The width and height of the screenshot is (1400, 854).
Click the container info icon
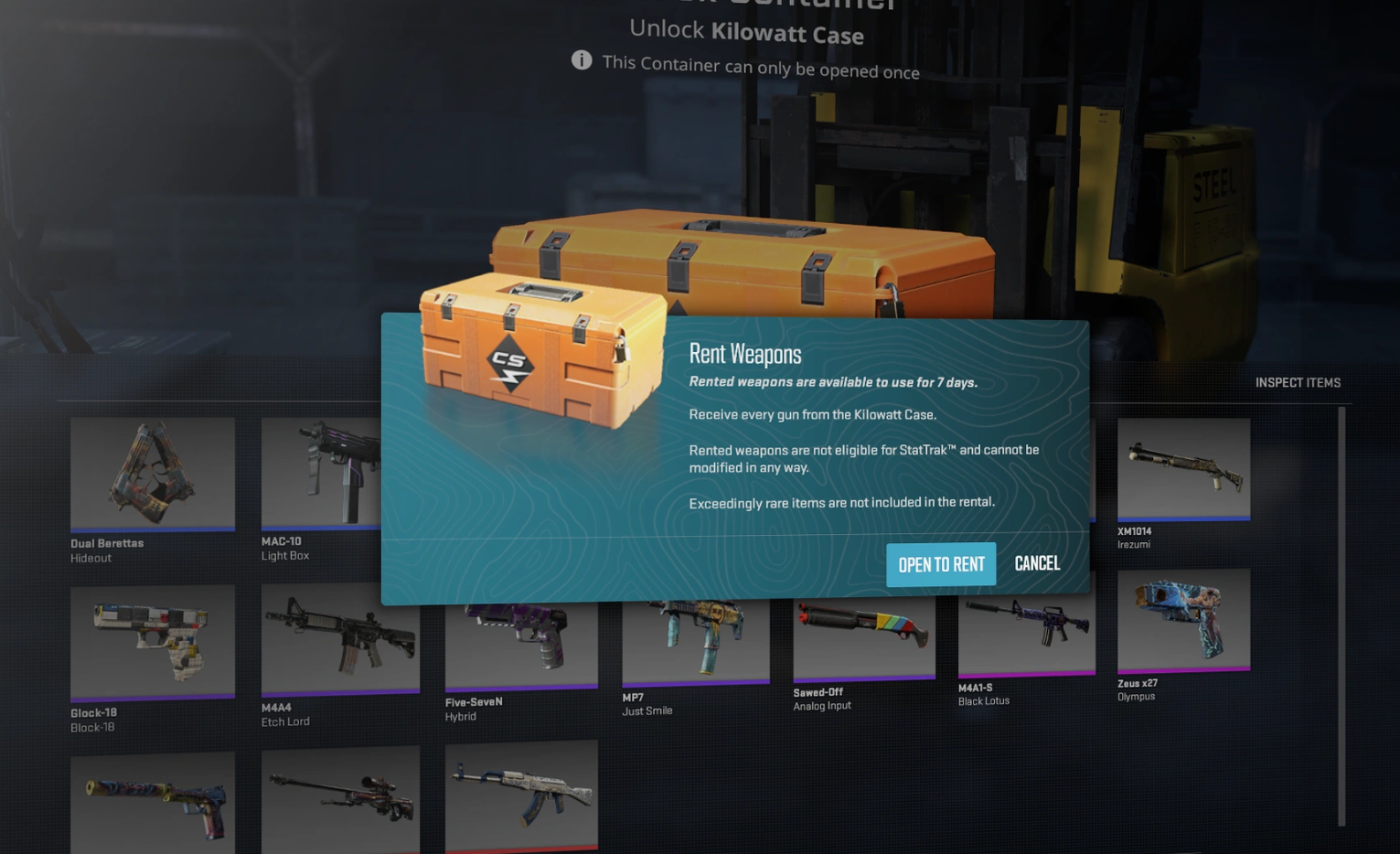pos(582,60)
